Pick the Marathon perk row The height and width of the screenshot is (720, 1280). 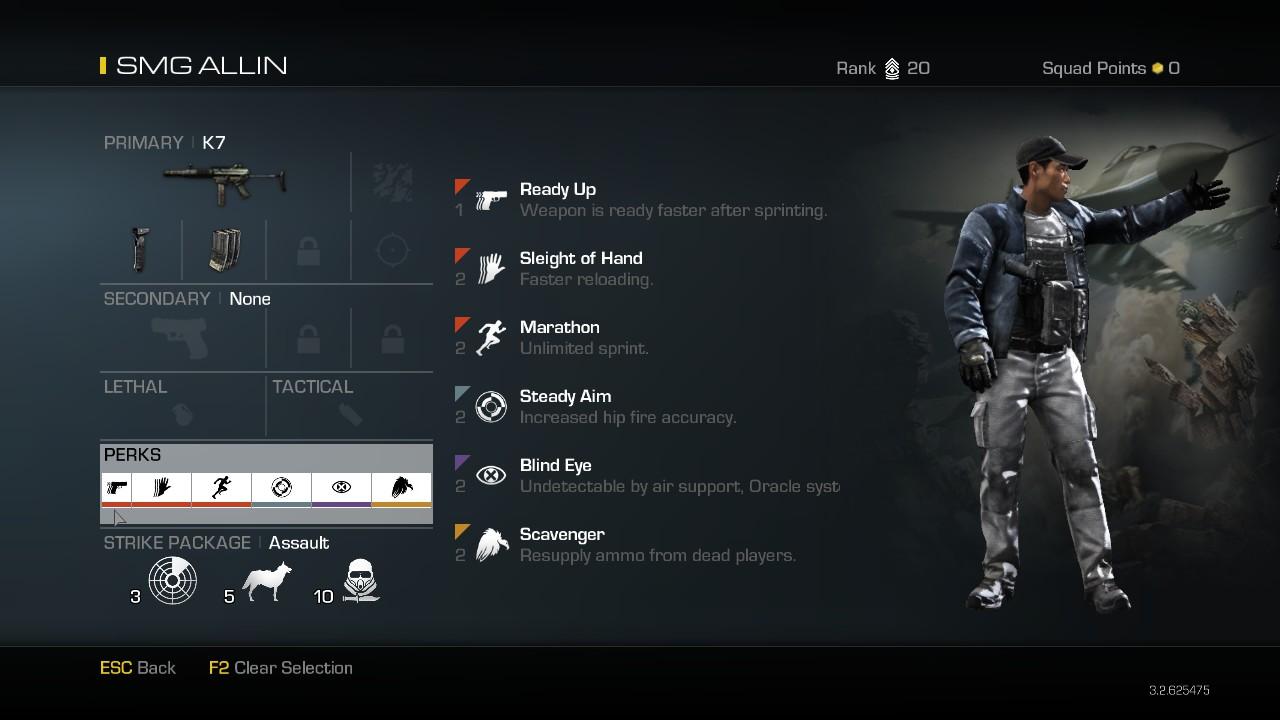559,328
